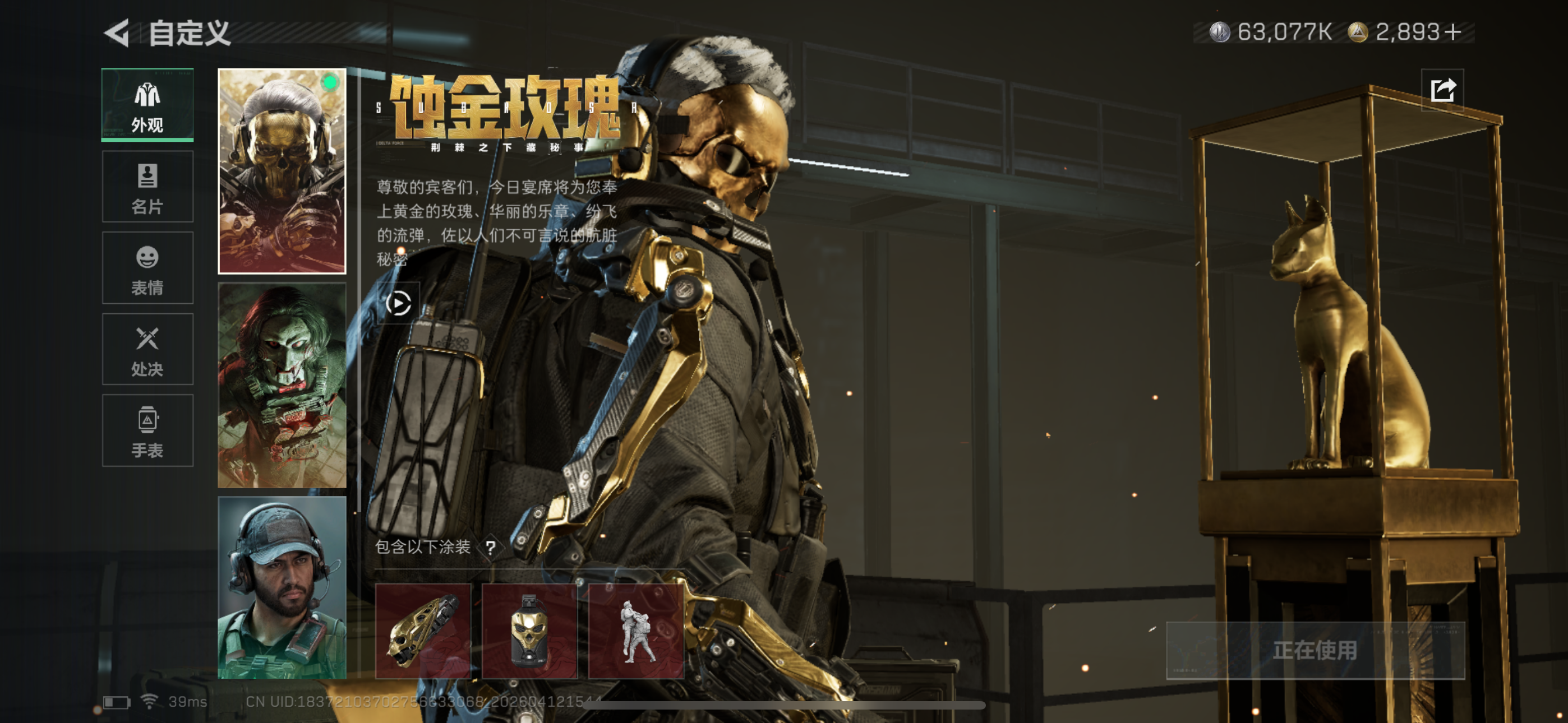The width and height of the screenshot is (1568, 723).
Task: View the gold skull helmet item
Action: coord(423,631)
